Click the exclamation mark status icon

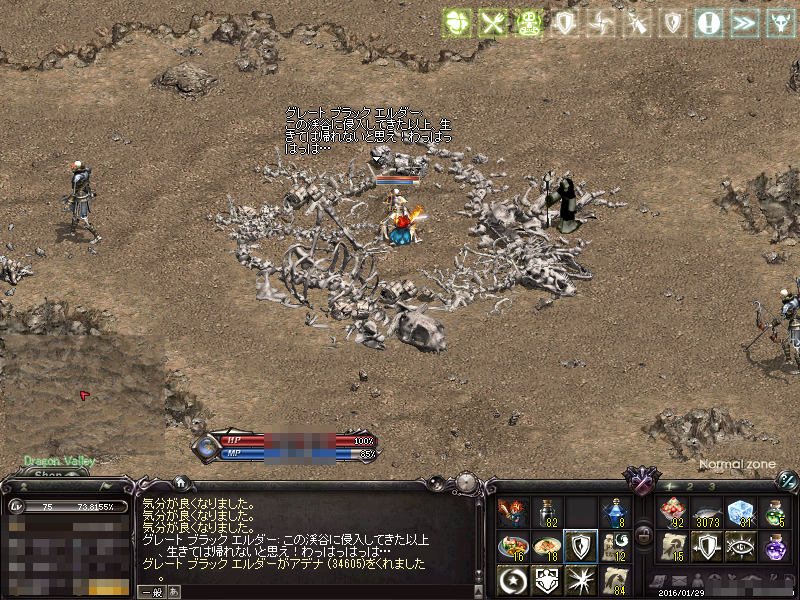pos(710,22)
